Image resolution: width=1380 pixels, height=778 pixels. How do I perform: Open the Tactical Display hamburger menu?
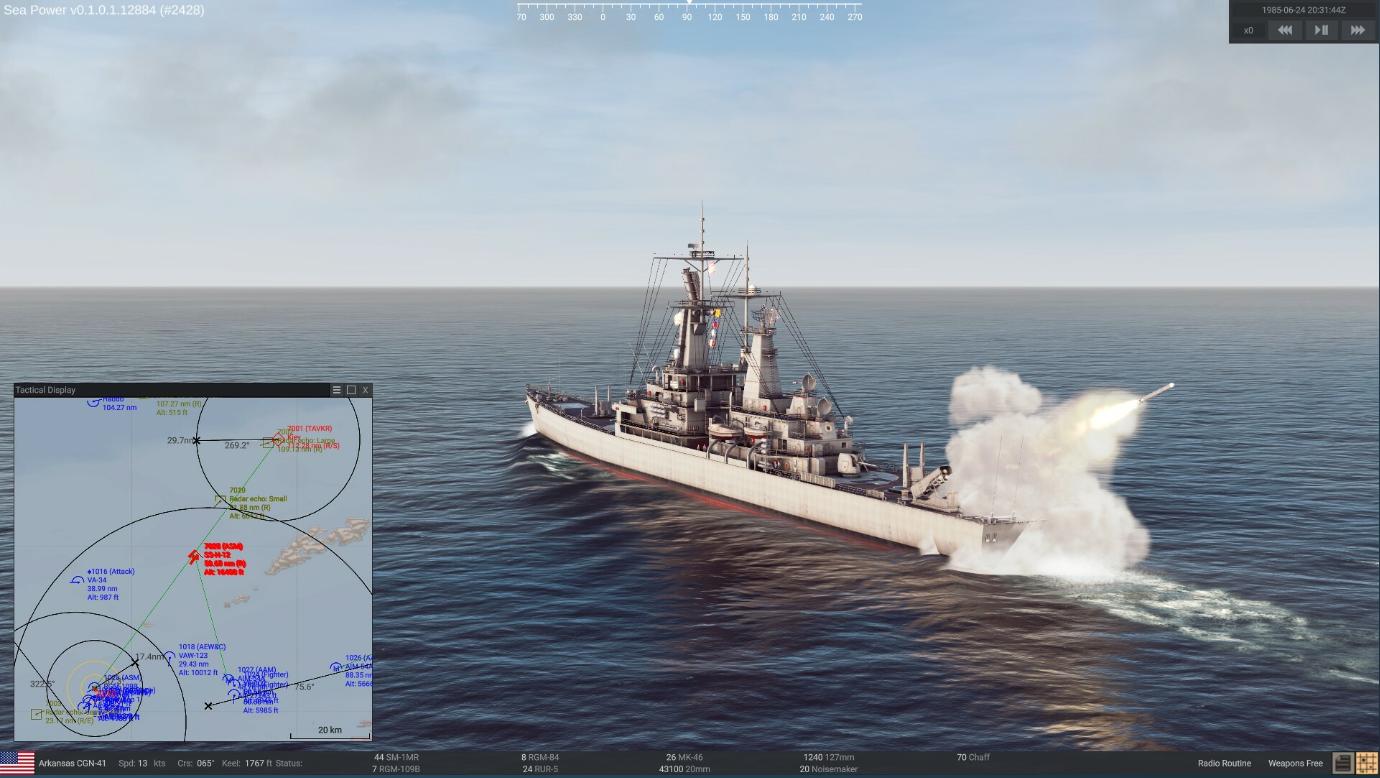pyautogui.click(x=336, y=390)
